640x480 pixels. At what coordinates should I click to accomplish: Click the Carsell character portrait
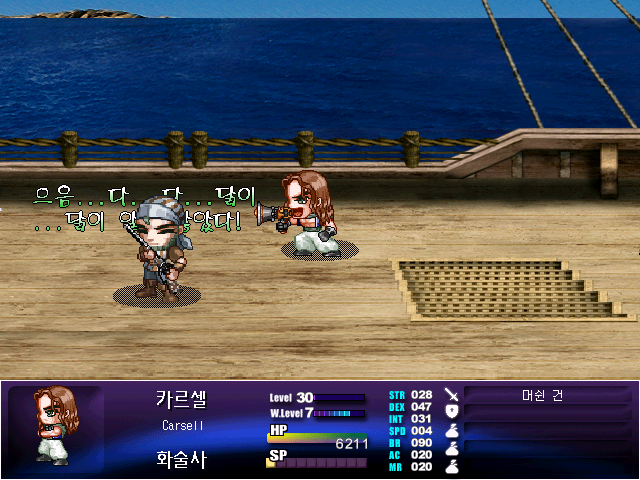56,427
